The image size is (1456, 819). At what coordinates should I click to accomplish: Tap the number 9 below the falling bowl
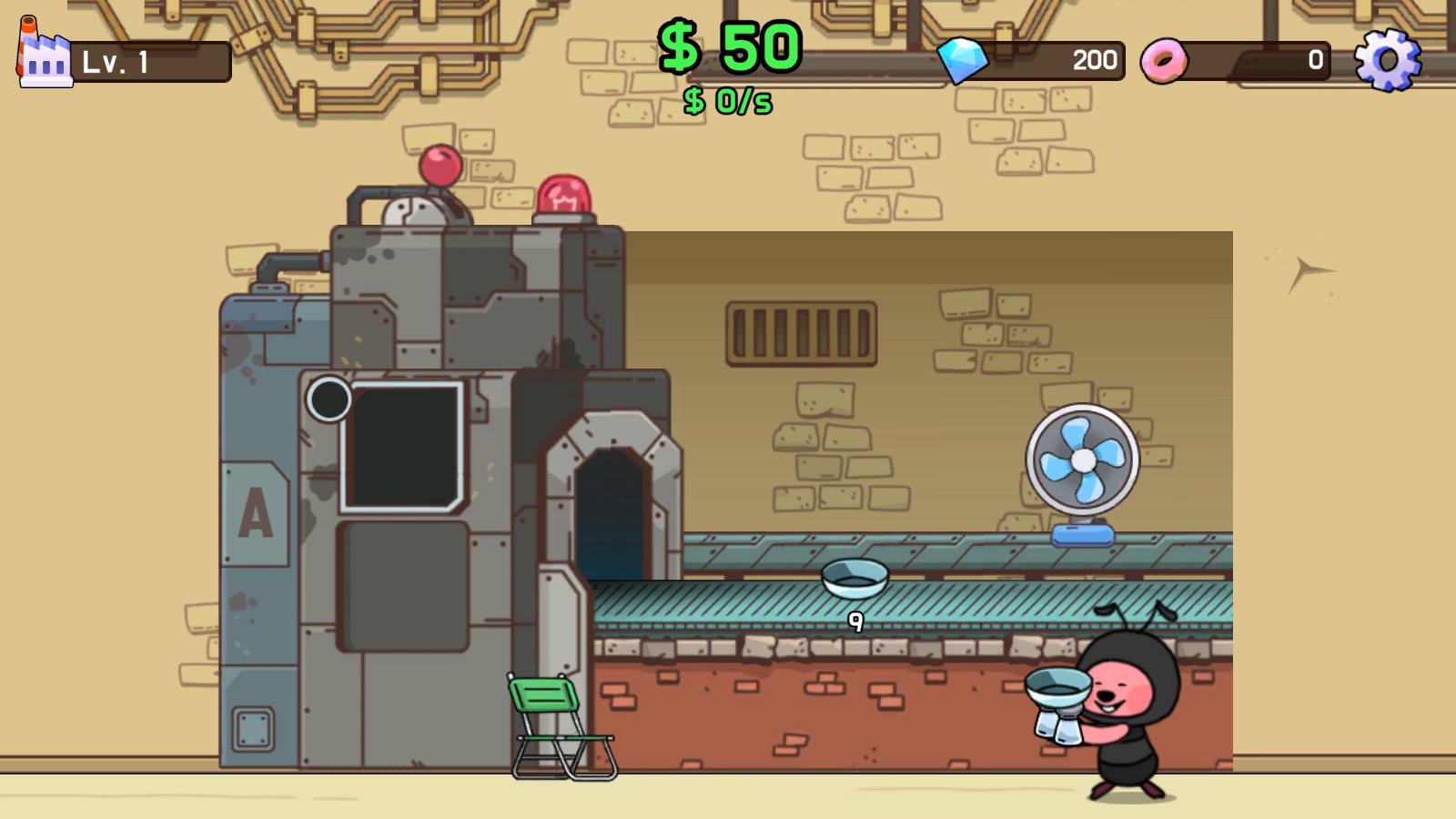(856, 622)
